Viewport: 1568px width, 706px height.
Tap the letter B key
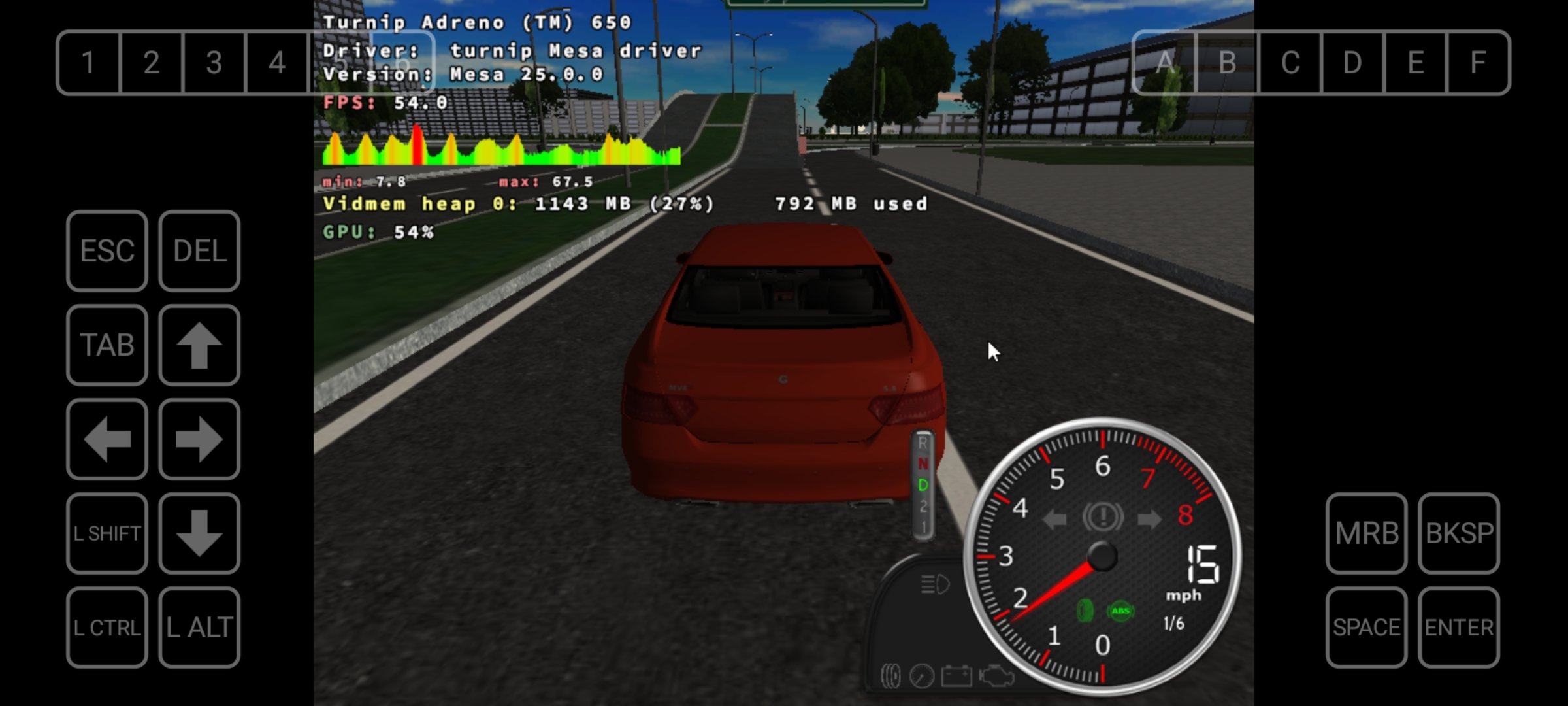(x=1227, y=63)
